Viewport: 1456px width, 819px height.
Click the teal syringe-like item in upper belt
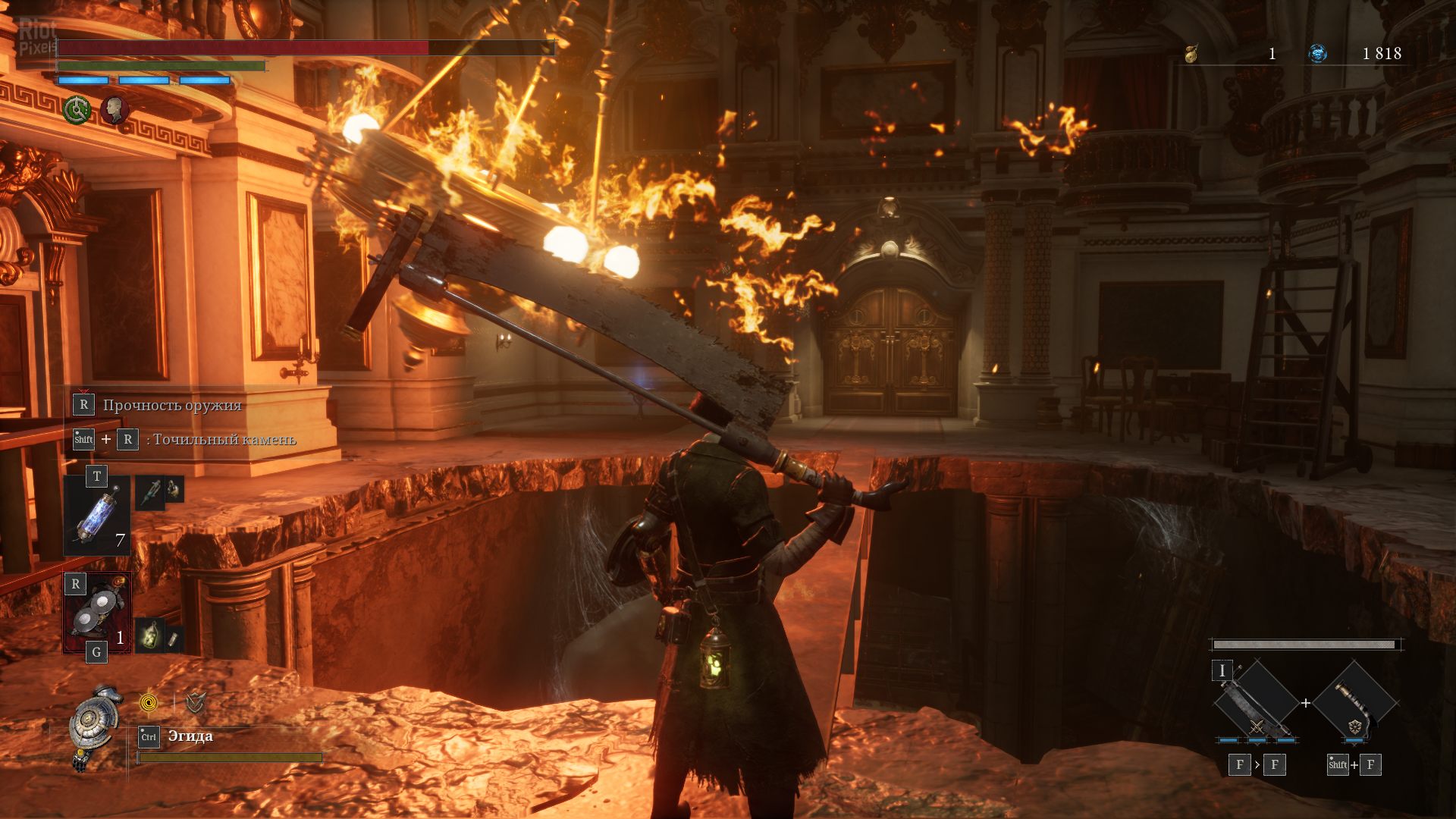(x=149, y=491)
